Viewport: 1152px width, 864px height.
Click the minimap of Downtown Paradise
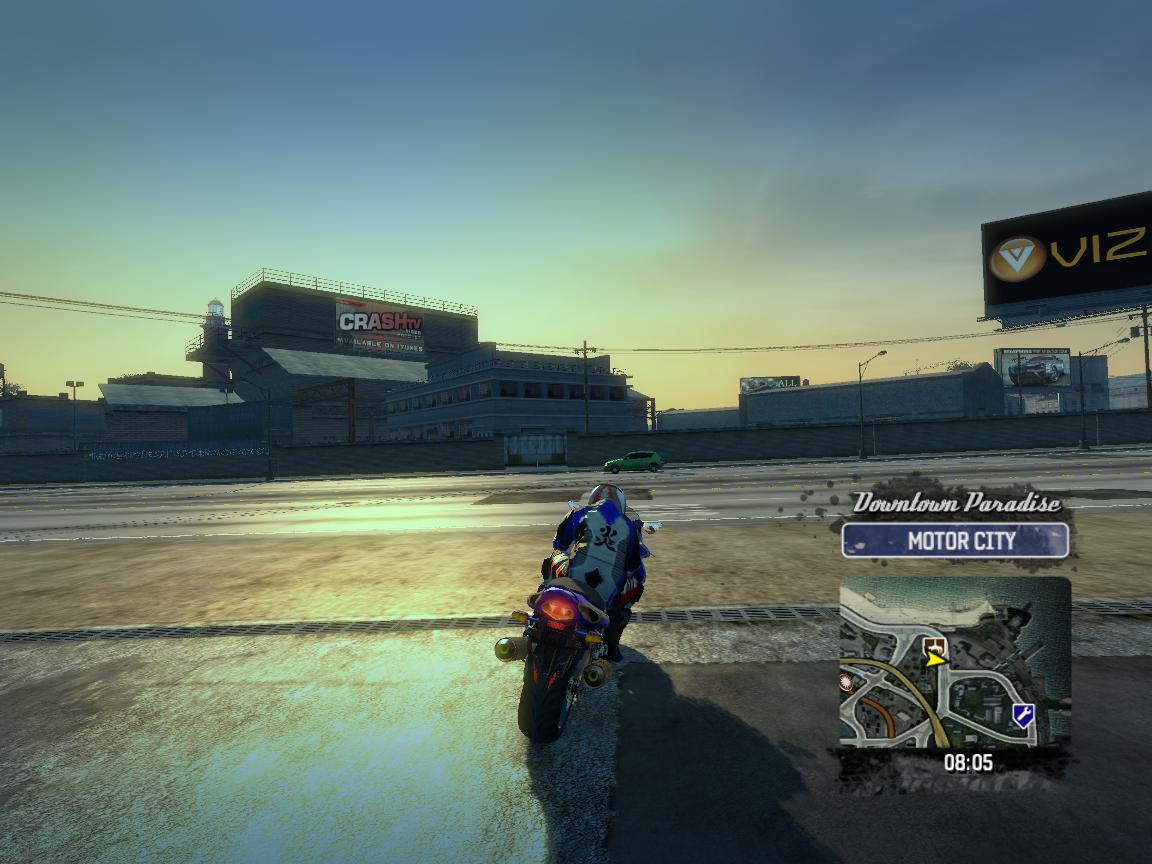955,662
